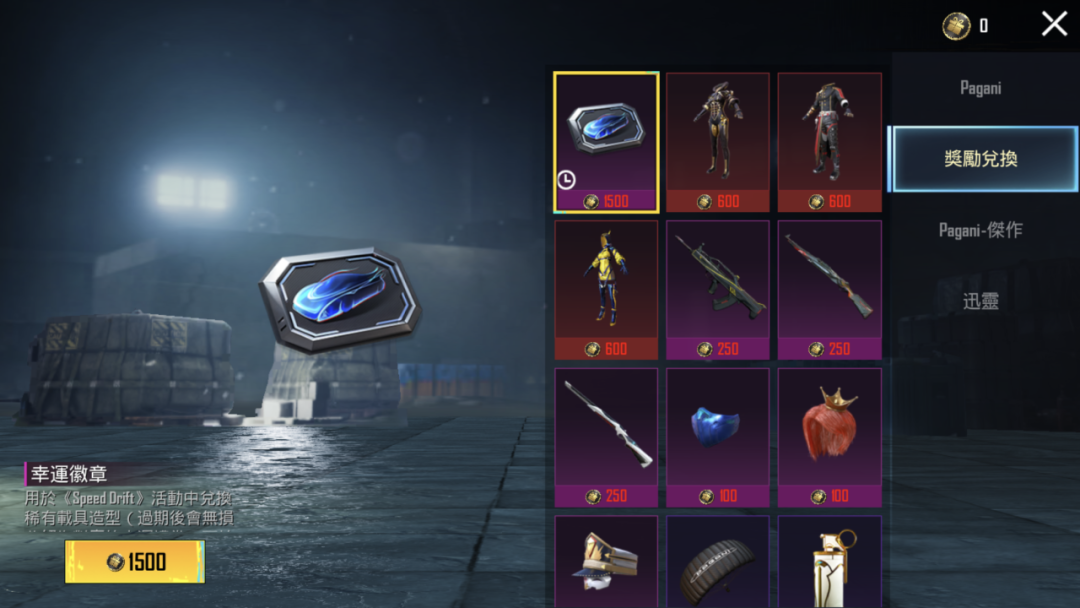The image size is (1080, 608).
Task: Choose the white and gold cap item
Action: [x=606, y=562]
